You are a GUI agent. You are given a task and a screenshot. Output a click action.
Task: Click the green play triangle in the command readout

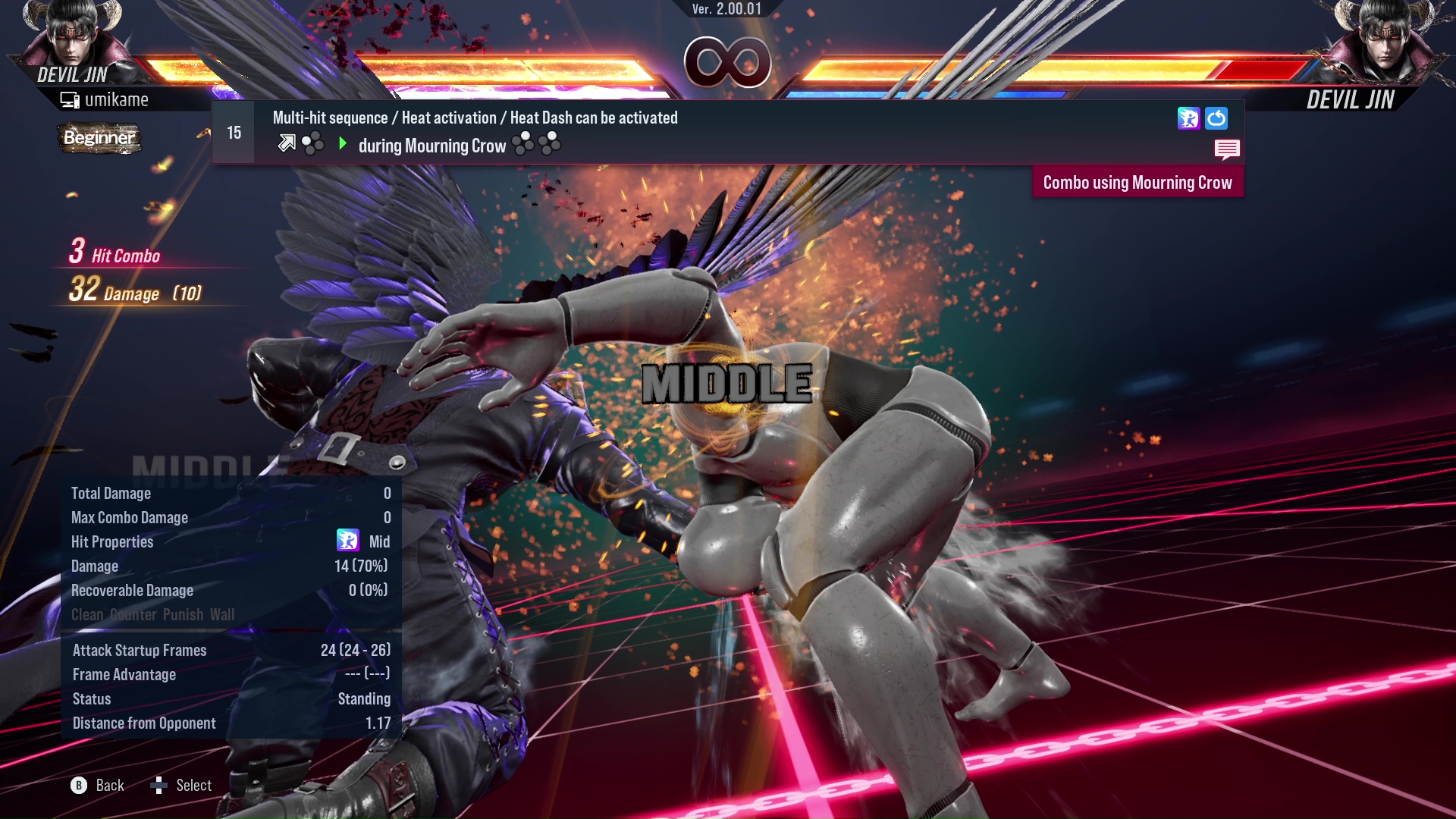[342, 143]
